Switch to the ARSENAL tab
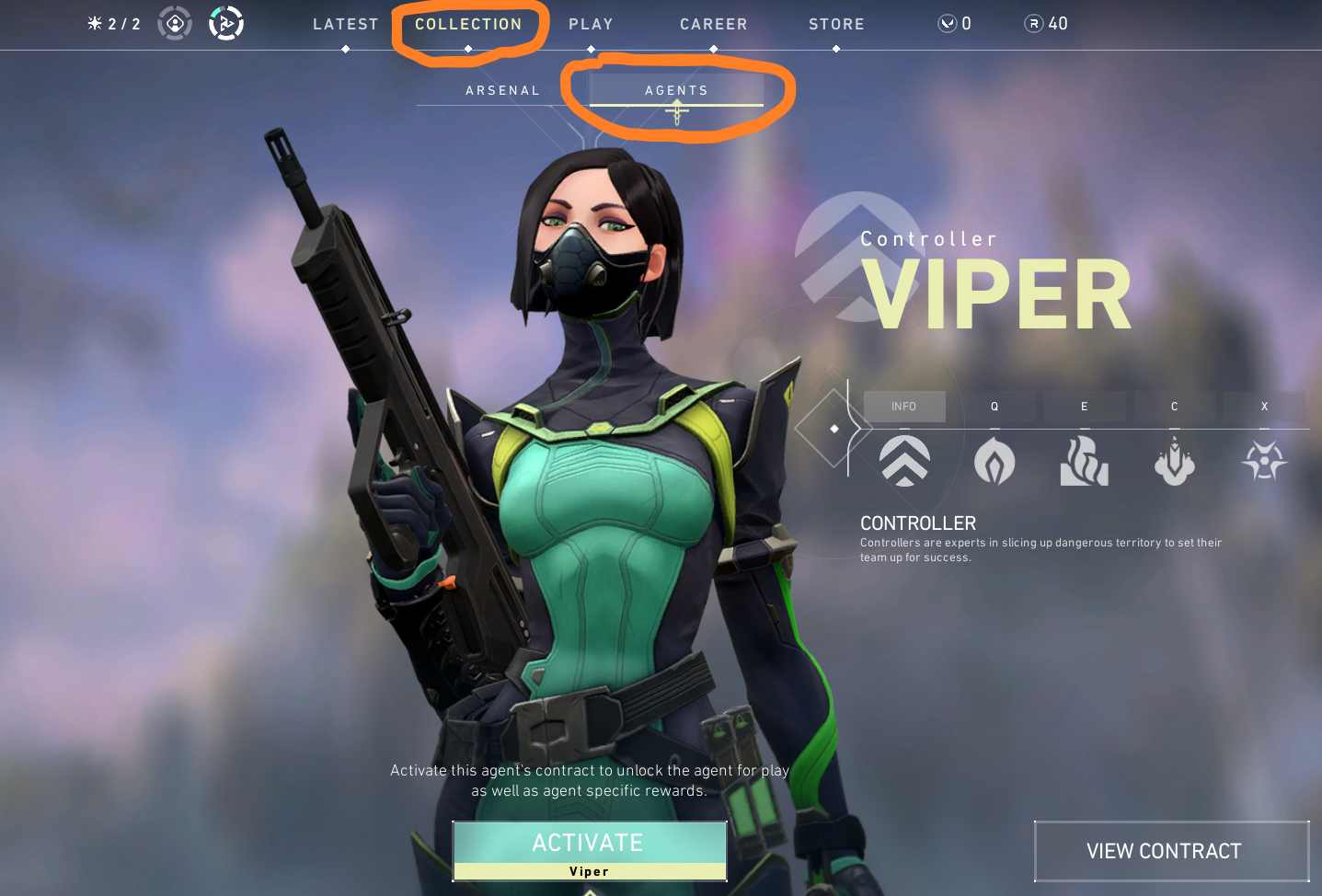Viewport: 1322px width, 896px height. pyautogui.click(x=502, y=89)
